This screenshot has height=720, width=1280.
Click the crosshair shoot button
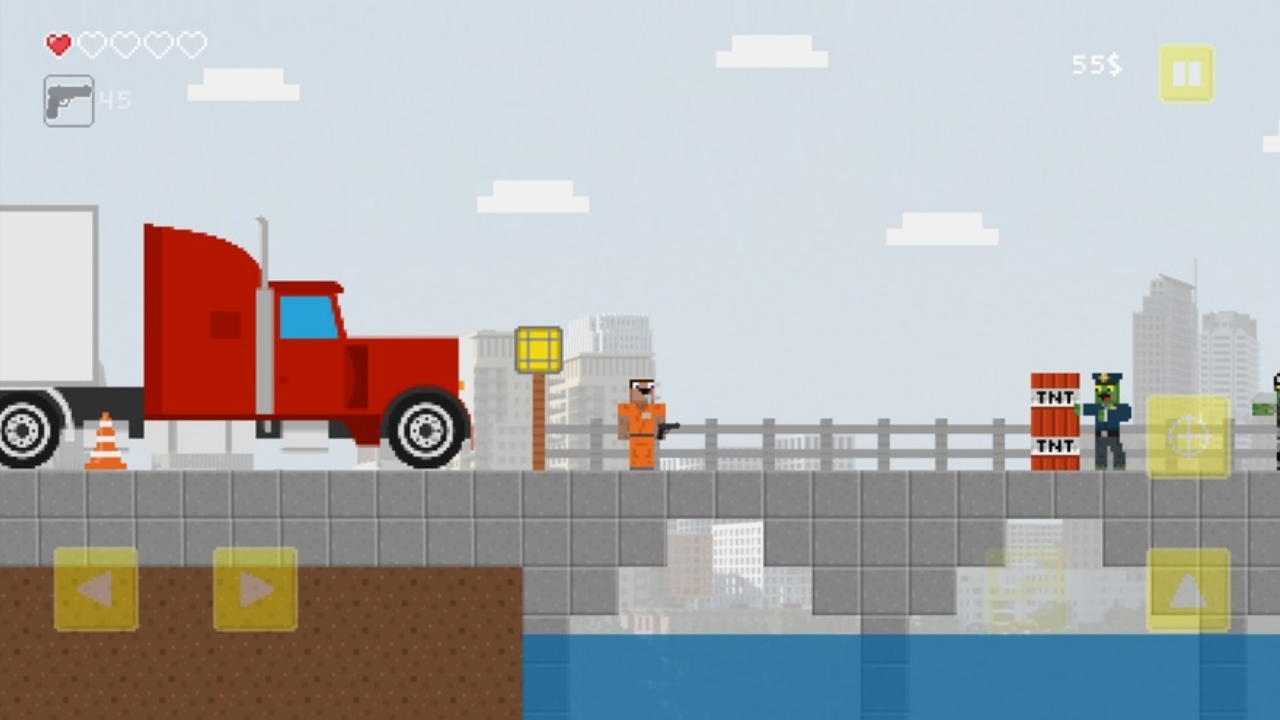(x=1188, y=435)
